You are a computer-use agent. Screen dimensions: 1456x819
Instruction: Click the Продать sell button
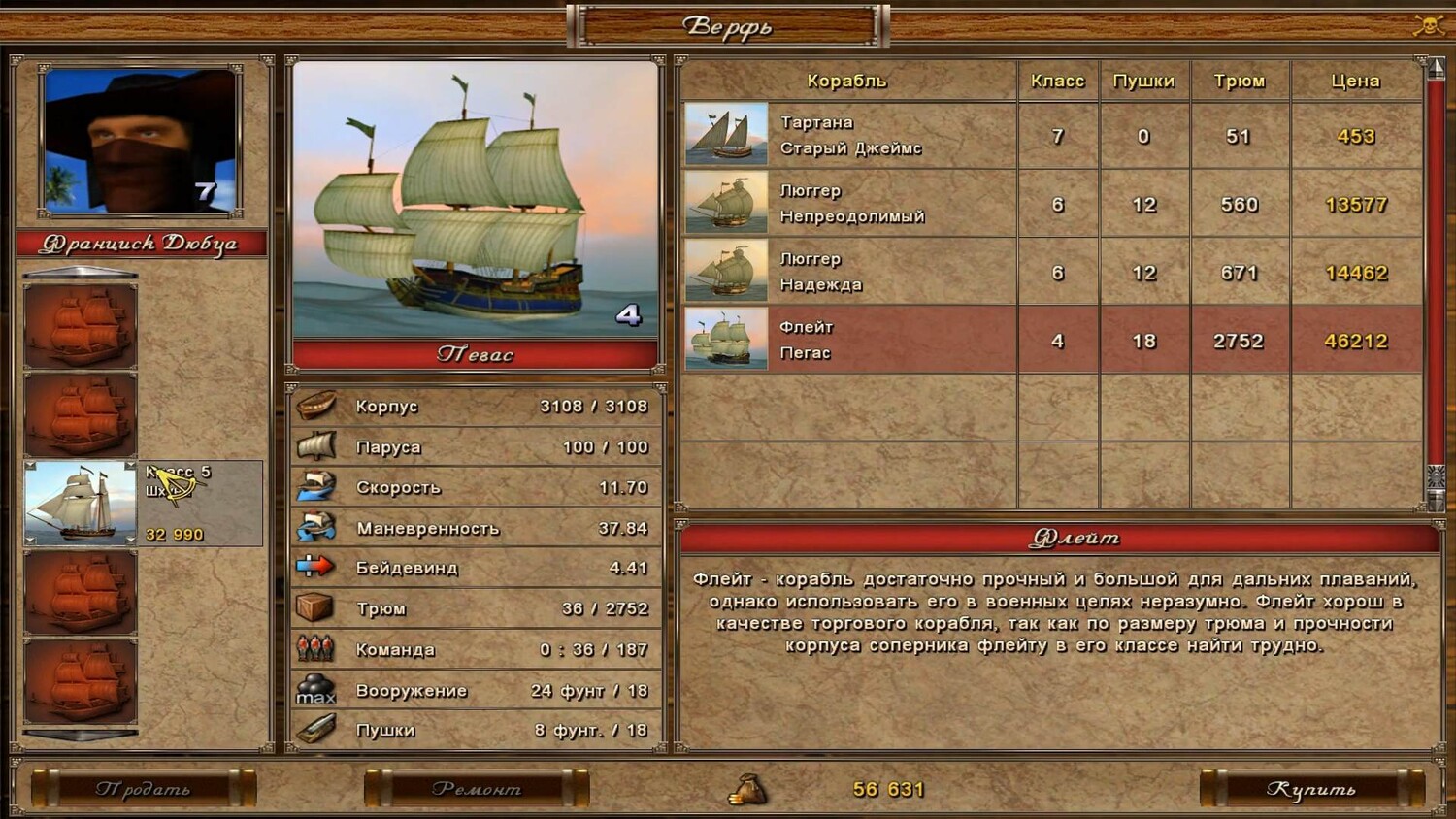click(144, 788)
